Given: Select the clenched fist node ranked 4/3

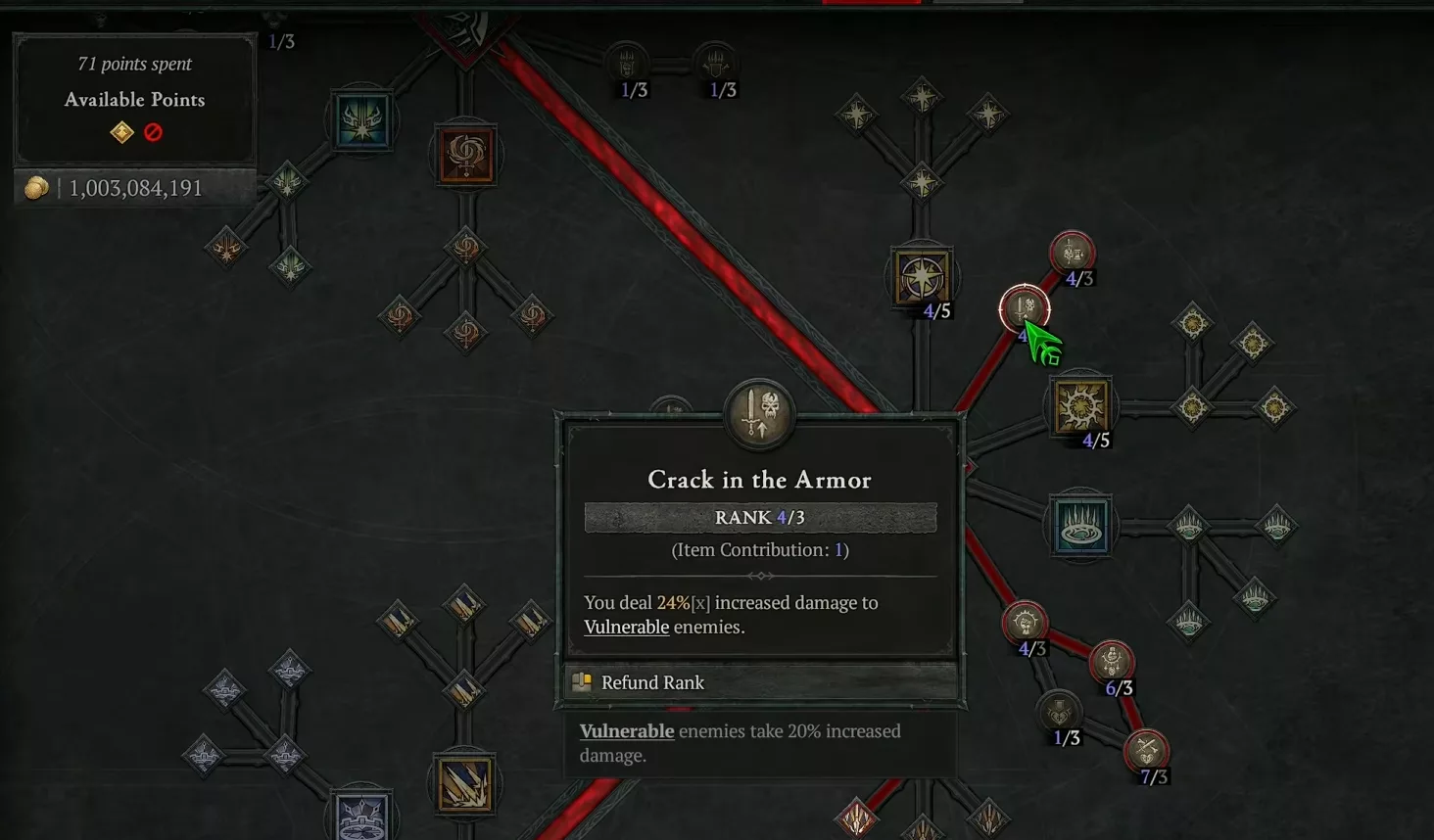Looking at the screenshot, I should [x=1025, y=622].
